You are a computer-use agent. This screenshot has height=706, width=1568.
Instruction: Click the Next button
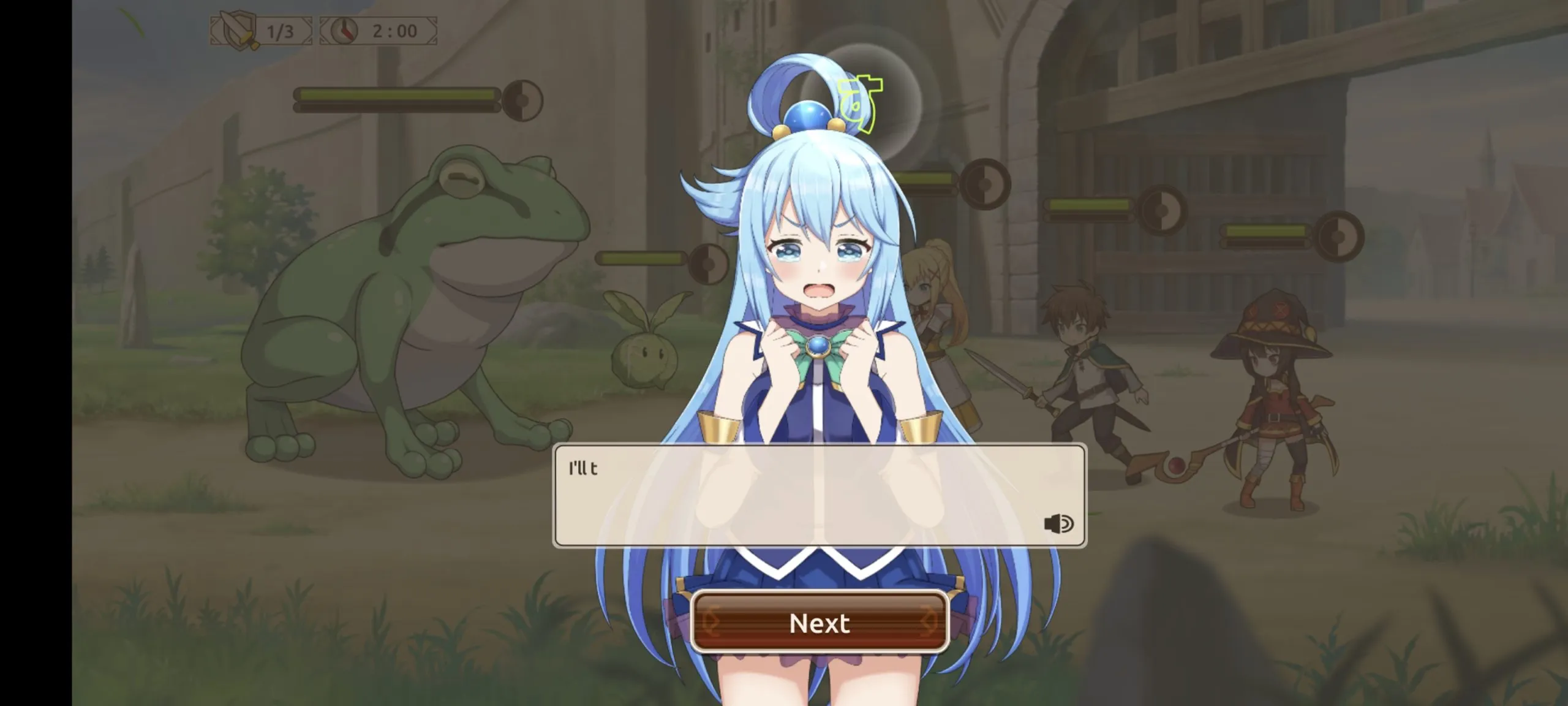pyautogui.click(x=820, y=623)
